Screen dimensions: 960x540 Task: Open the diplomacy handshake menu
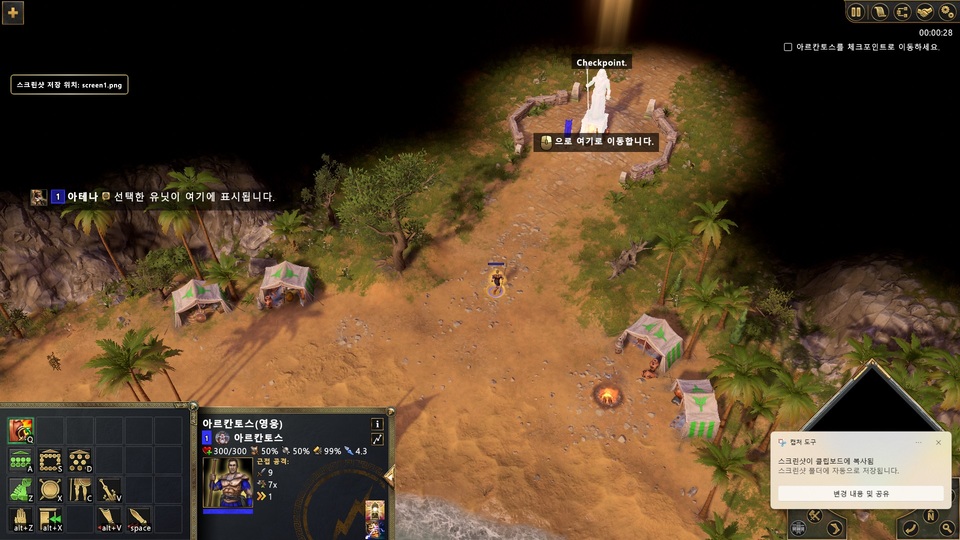(925, 12)
